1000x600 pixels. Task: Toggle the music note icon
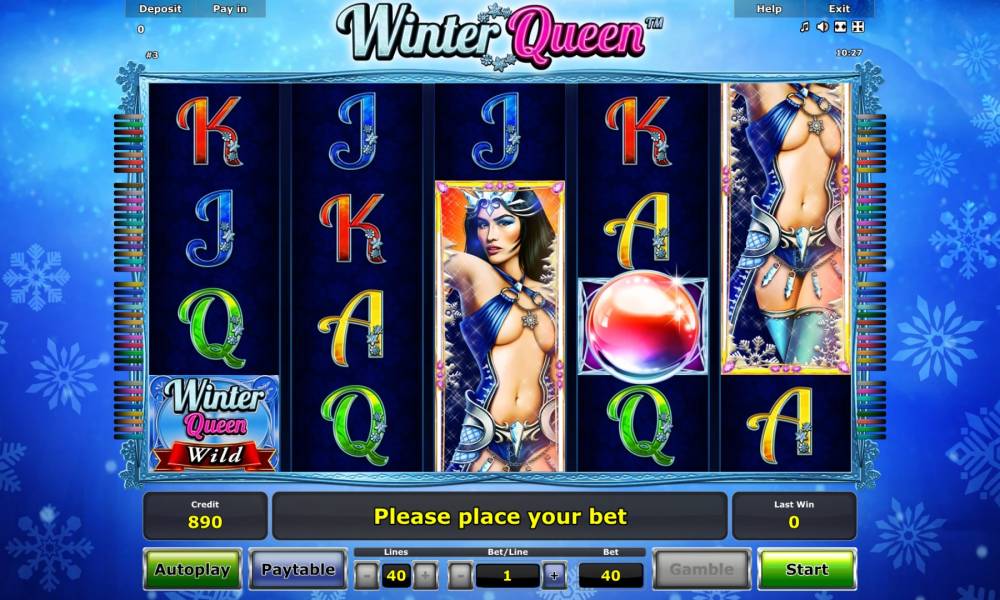click(x=805, y=27)
